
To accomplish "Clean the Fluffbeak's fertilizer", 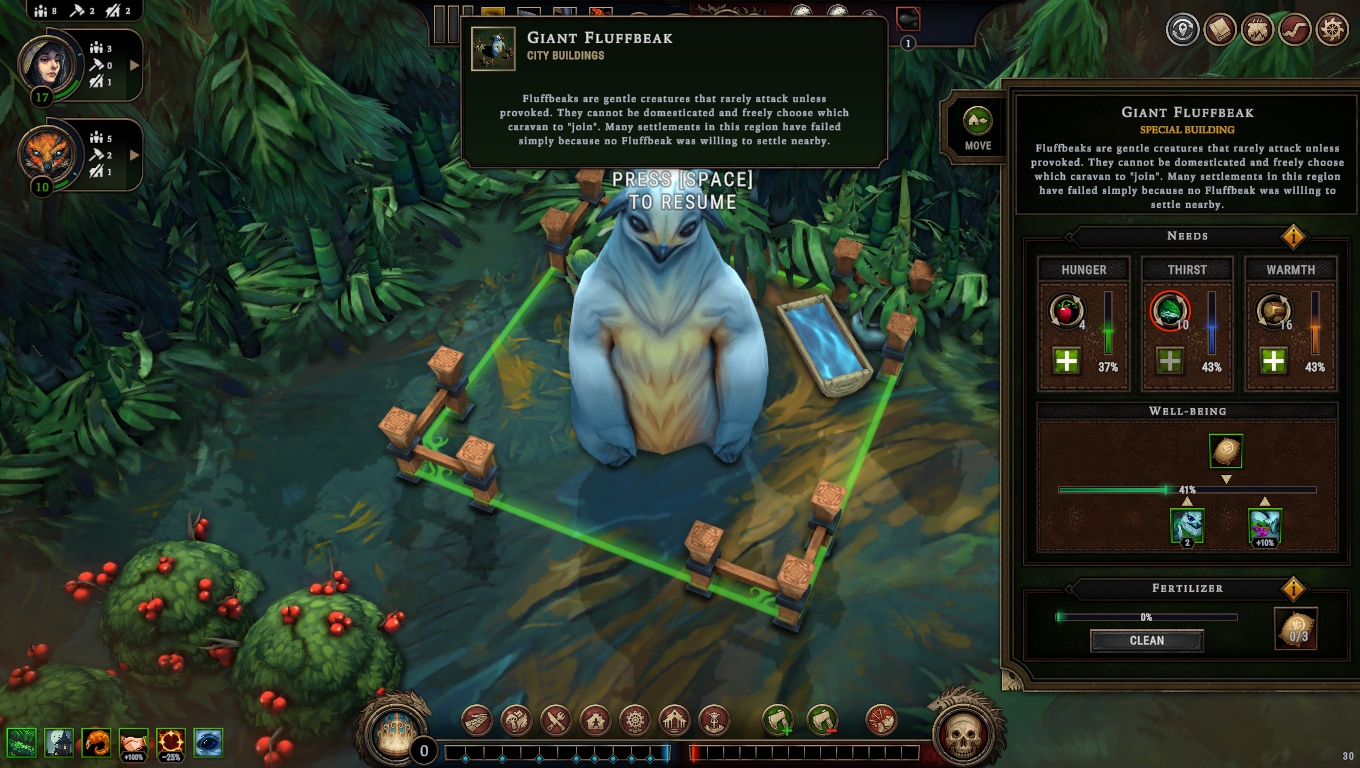I will click(1146, 641).
